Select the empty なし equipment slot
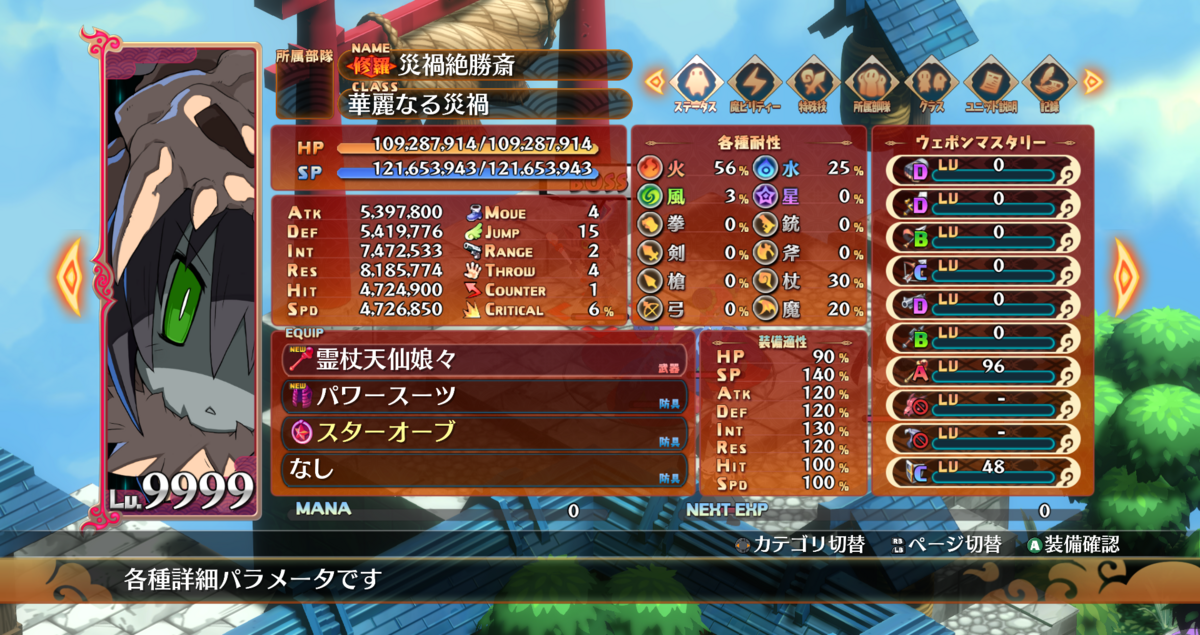1200x635 pixels. 480,468
